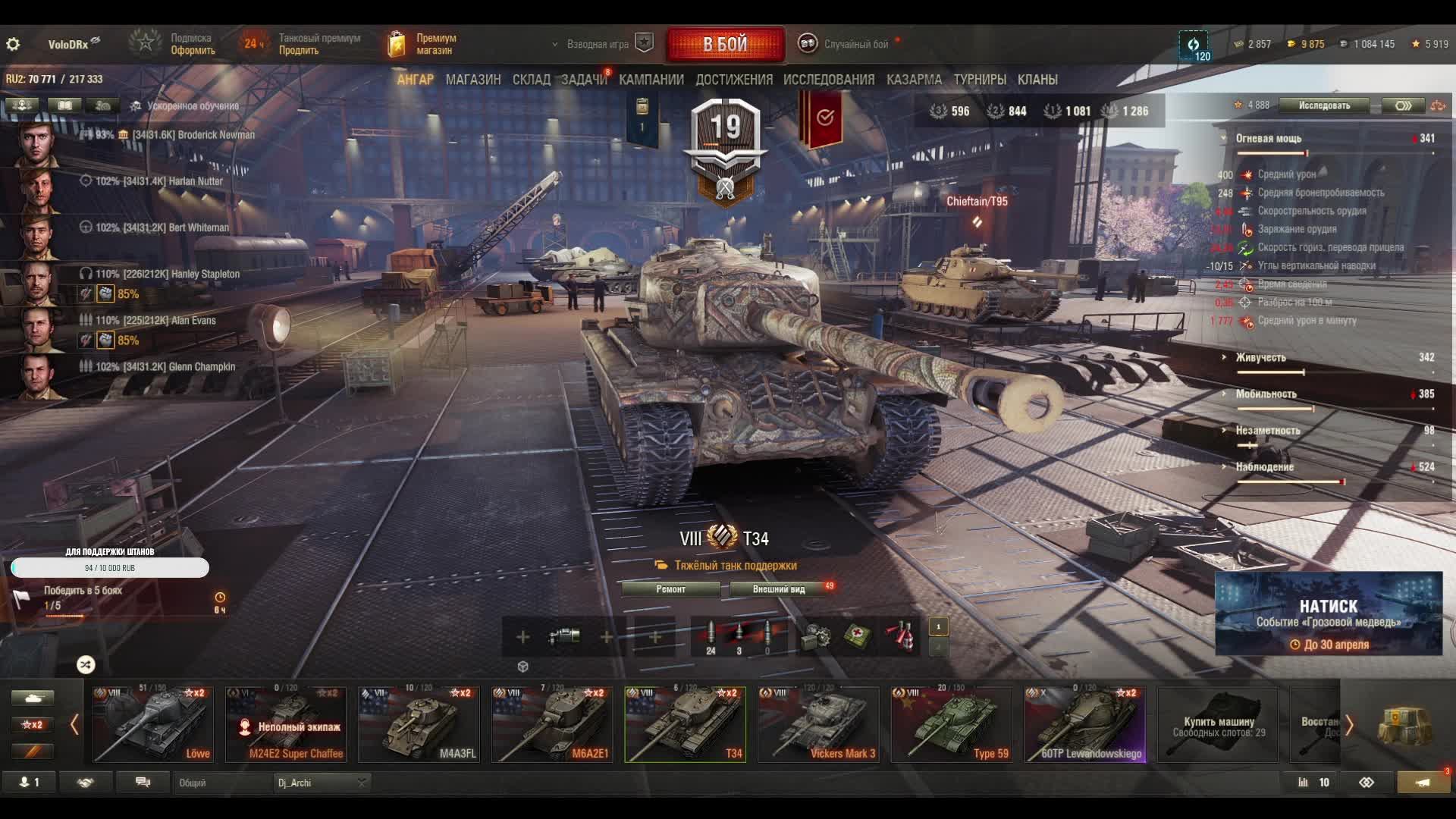Switch to the КАЗАРМА tab
Image resolution: width=1456 pixels, height=819 pixels.
pos(914,80)
